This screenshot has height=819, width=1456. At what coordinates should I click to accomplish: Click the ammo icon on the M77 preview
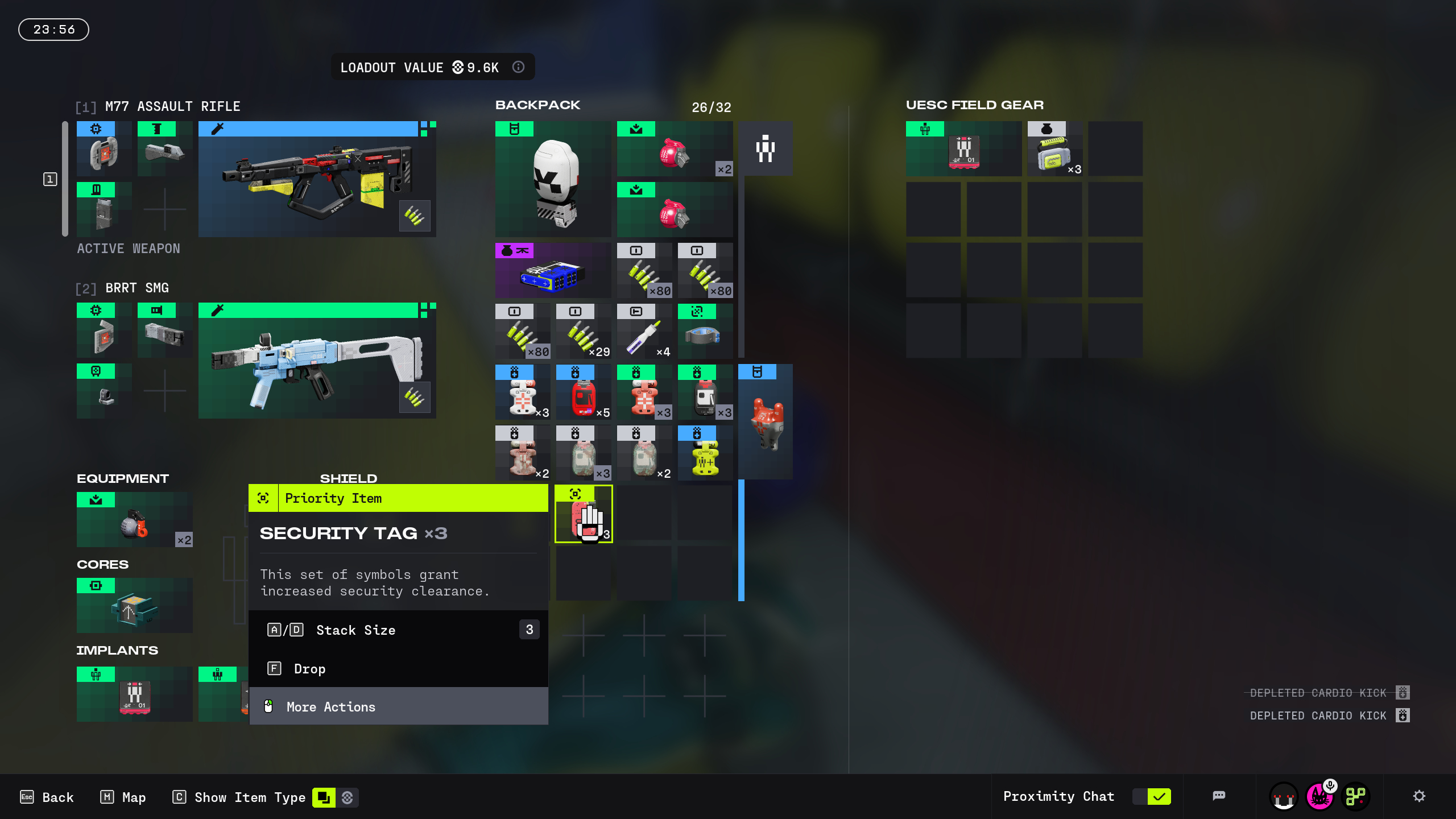coord(415,216)
